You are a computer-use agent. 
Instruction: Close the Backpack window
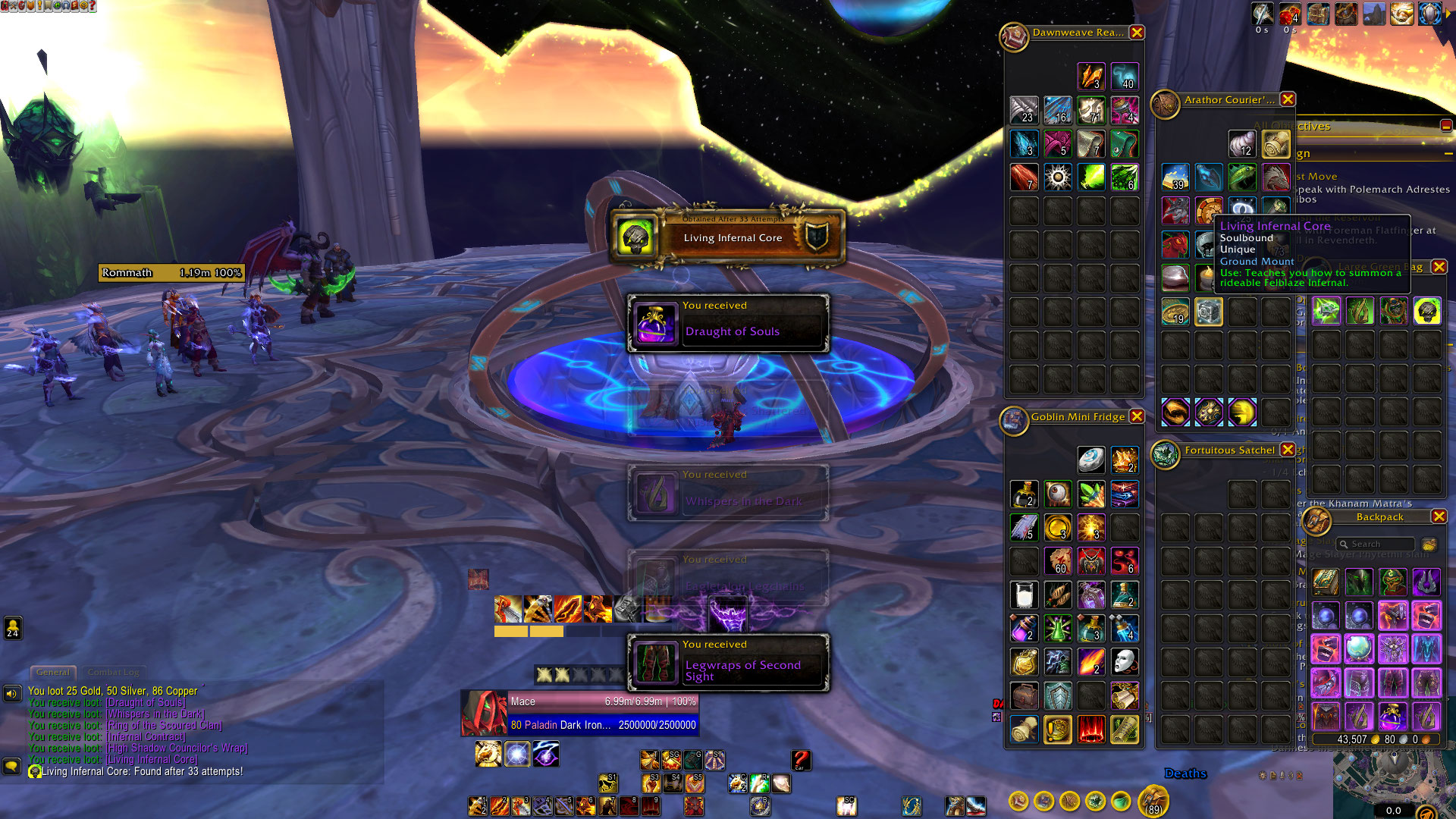point(1439,516)
